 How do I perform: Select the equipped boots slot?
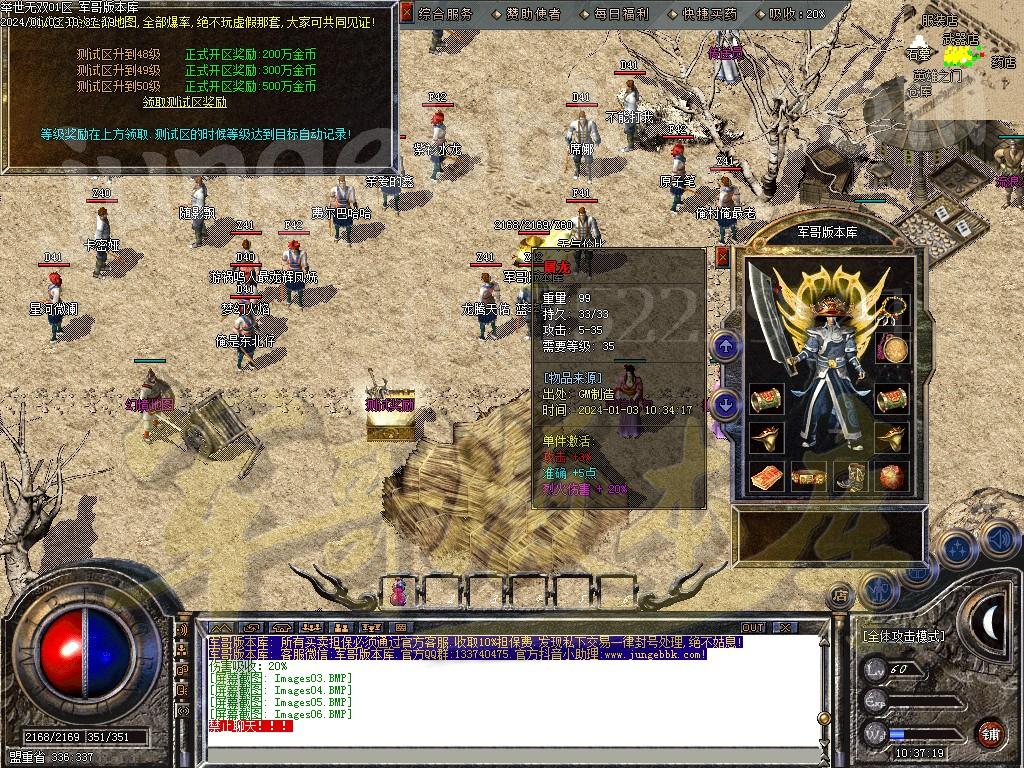tap(848, 476)
